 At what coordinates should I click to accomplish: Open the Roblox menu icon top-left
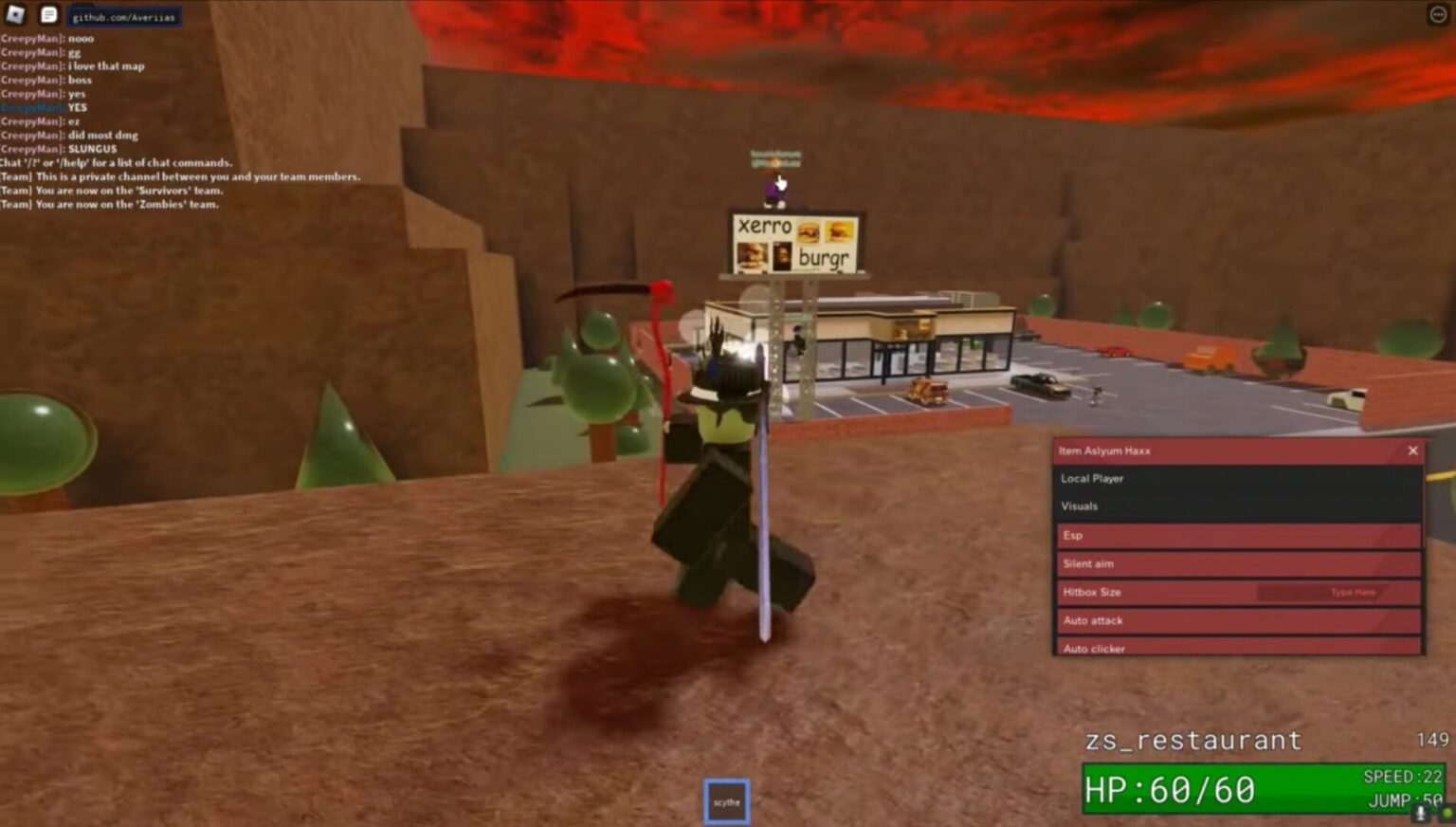coord(13,14)
